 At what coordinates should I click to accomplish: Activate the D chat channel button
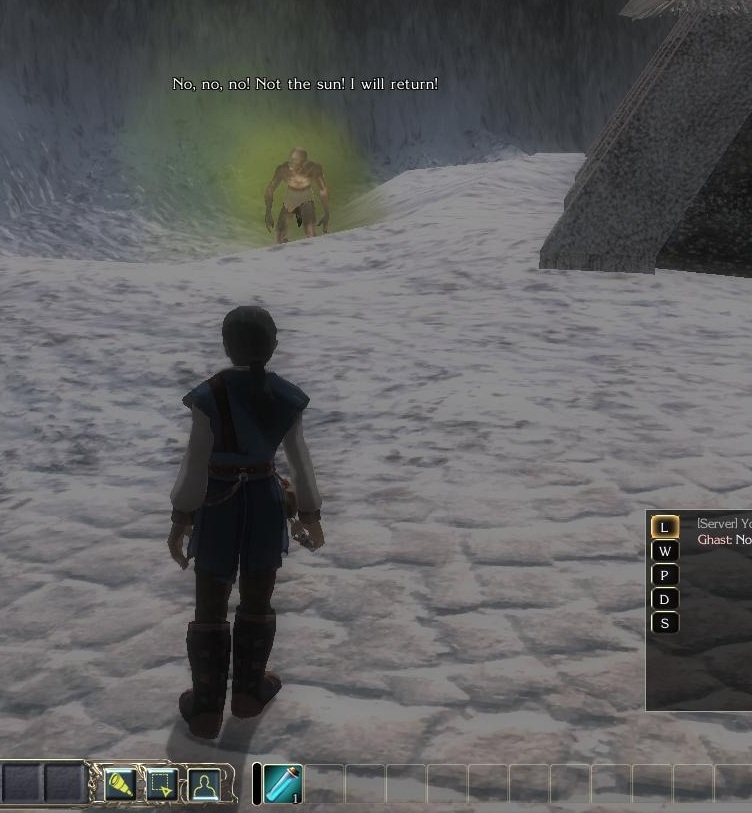[x=665, y=599]
